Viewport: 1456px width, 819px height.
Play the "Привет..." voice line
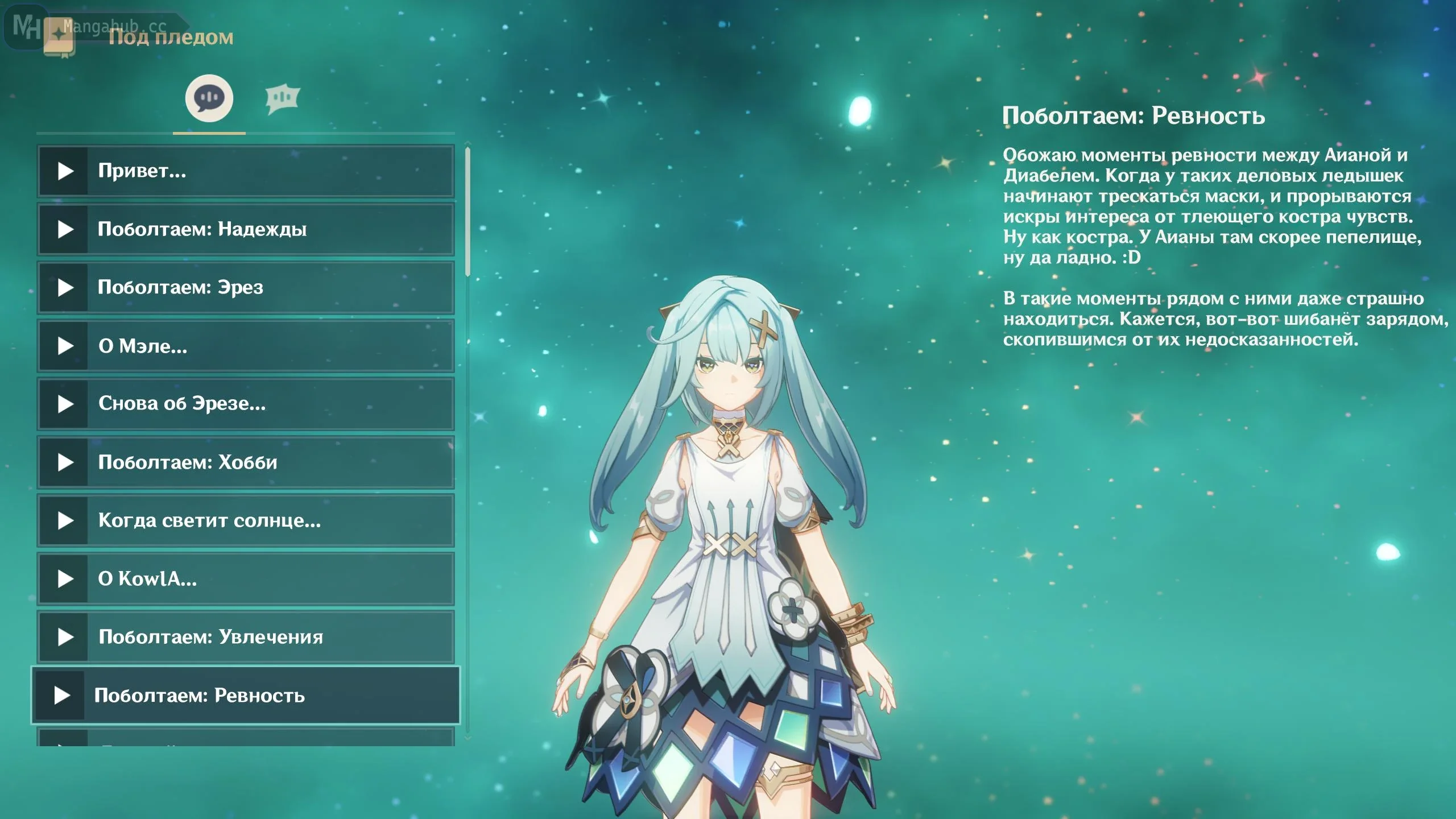pos(246,171)
